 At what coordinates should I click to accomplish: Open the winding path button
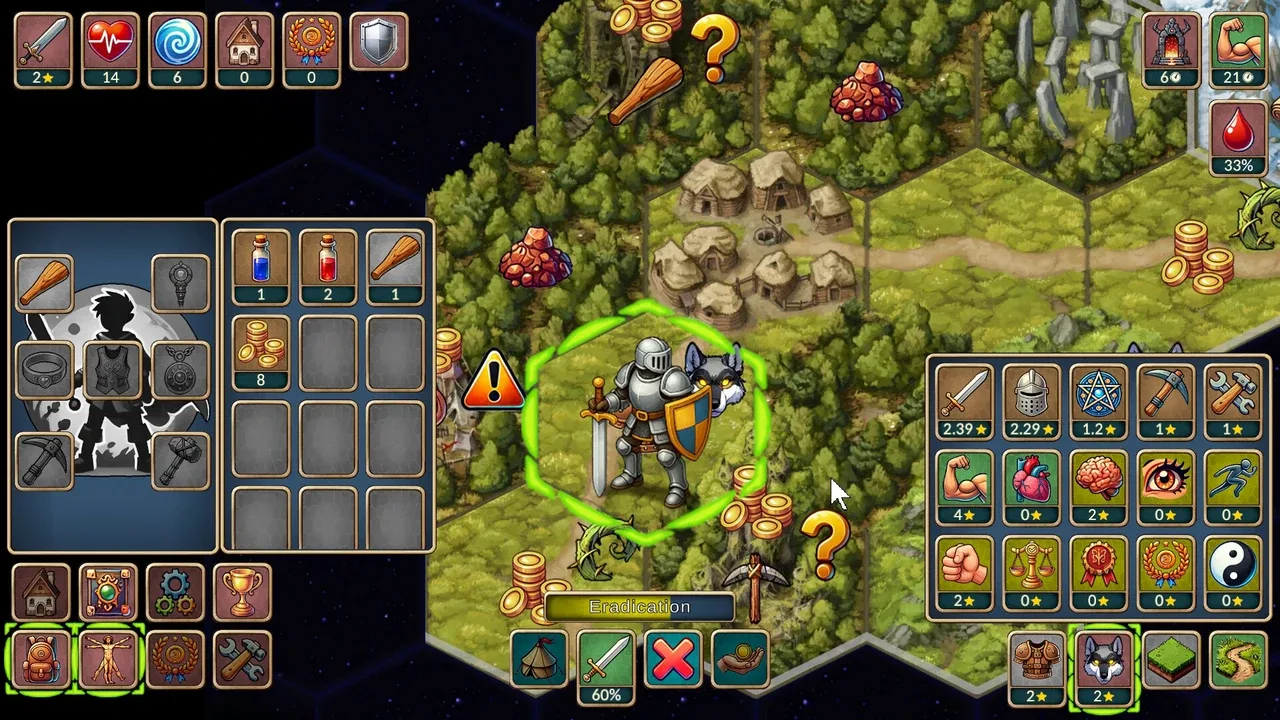click(x=1237, y=660)
